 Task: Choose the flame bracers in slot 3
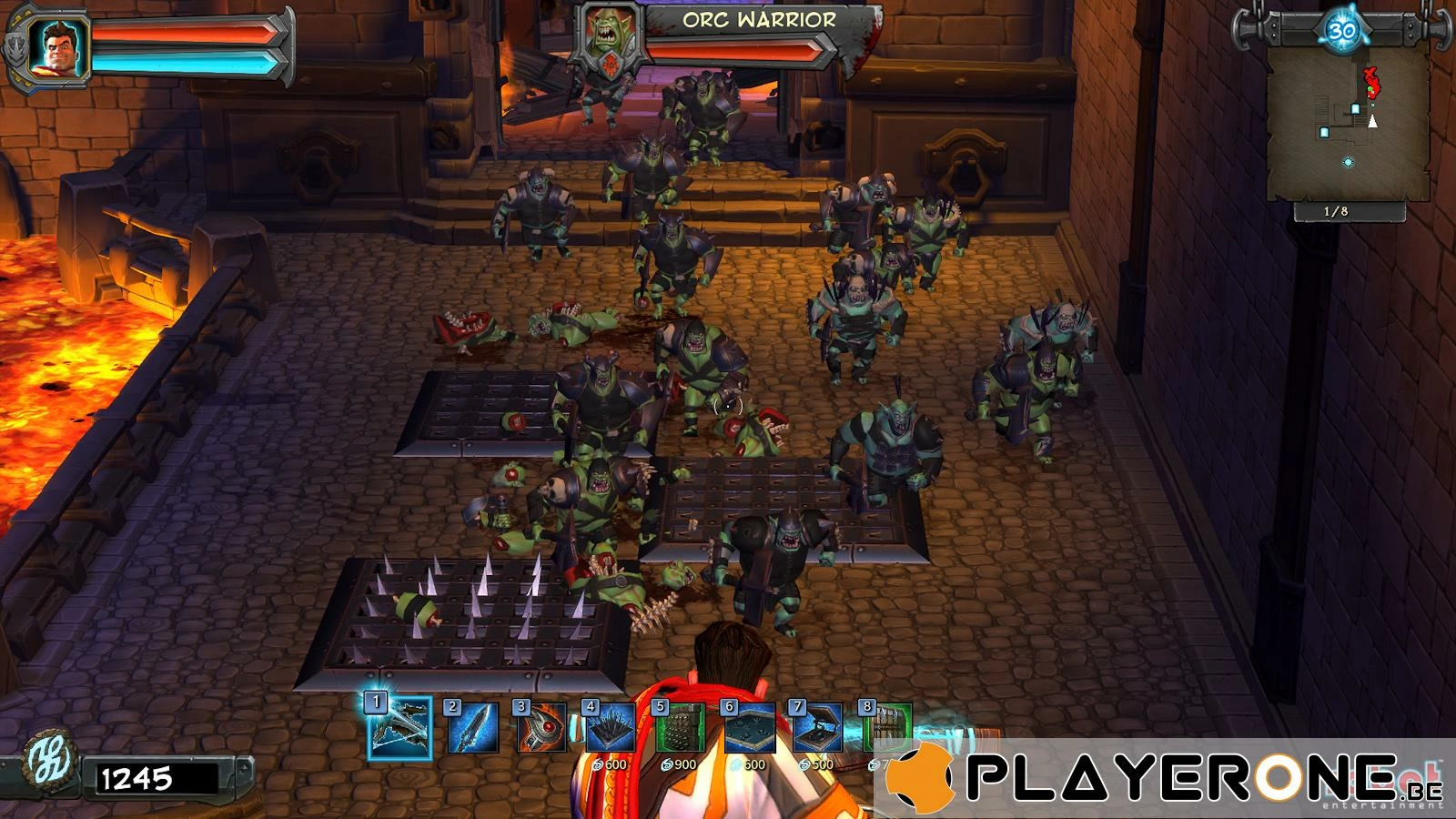point(541,728)
